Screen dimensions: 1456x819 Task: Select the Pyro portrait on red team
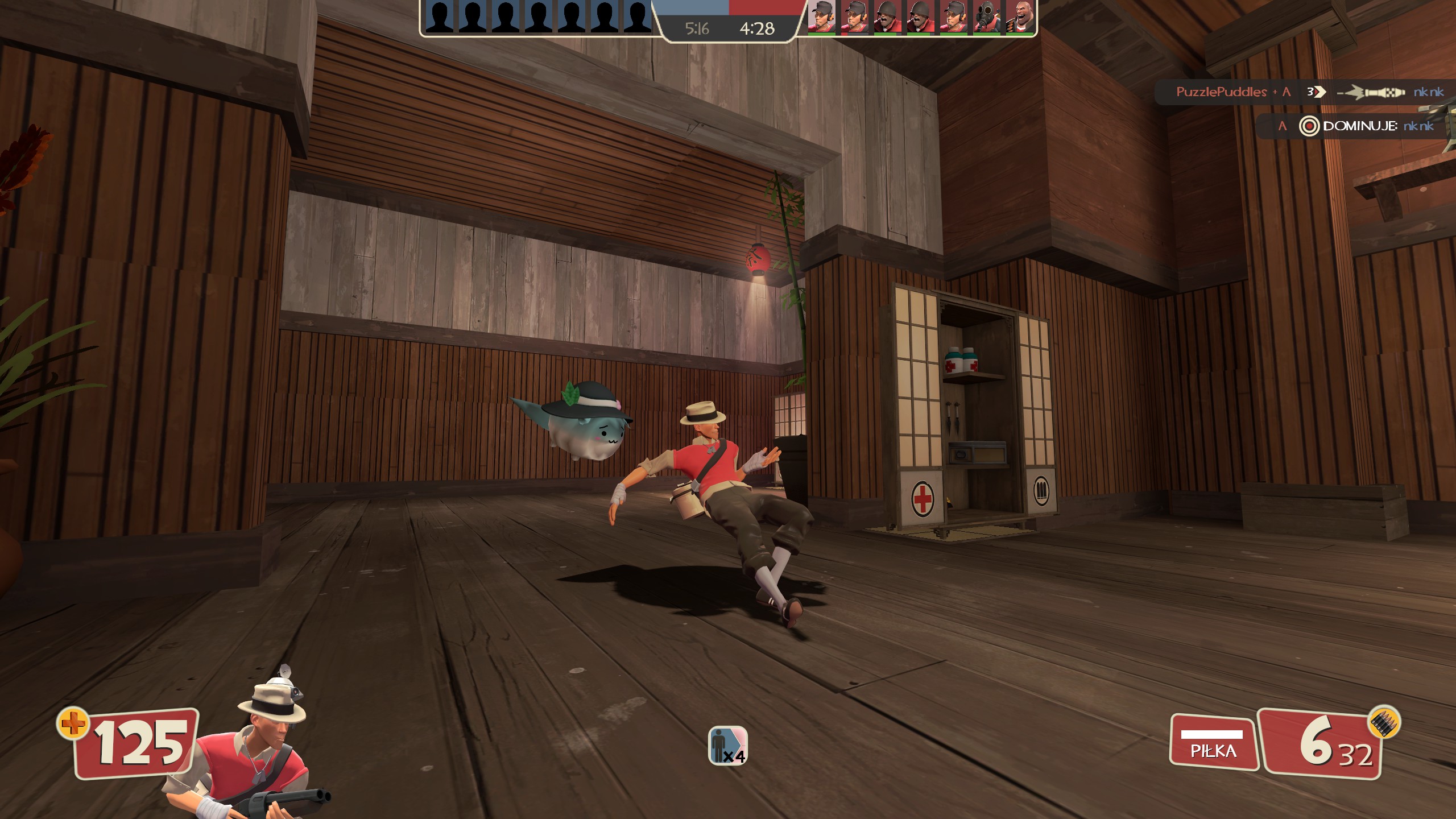(x=987, y=17)
